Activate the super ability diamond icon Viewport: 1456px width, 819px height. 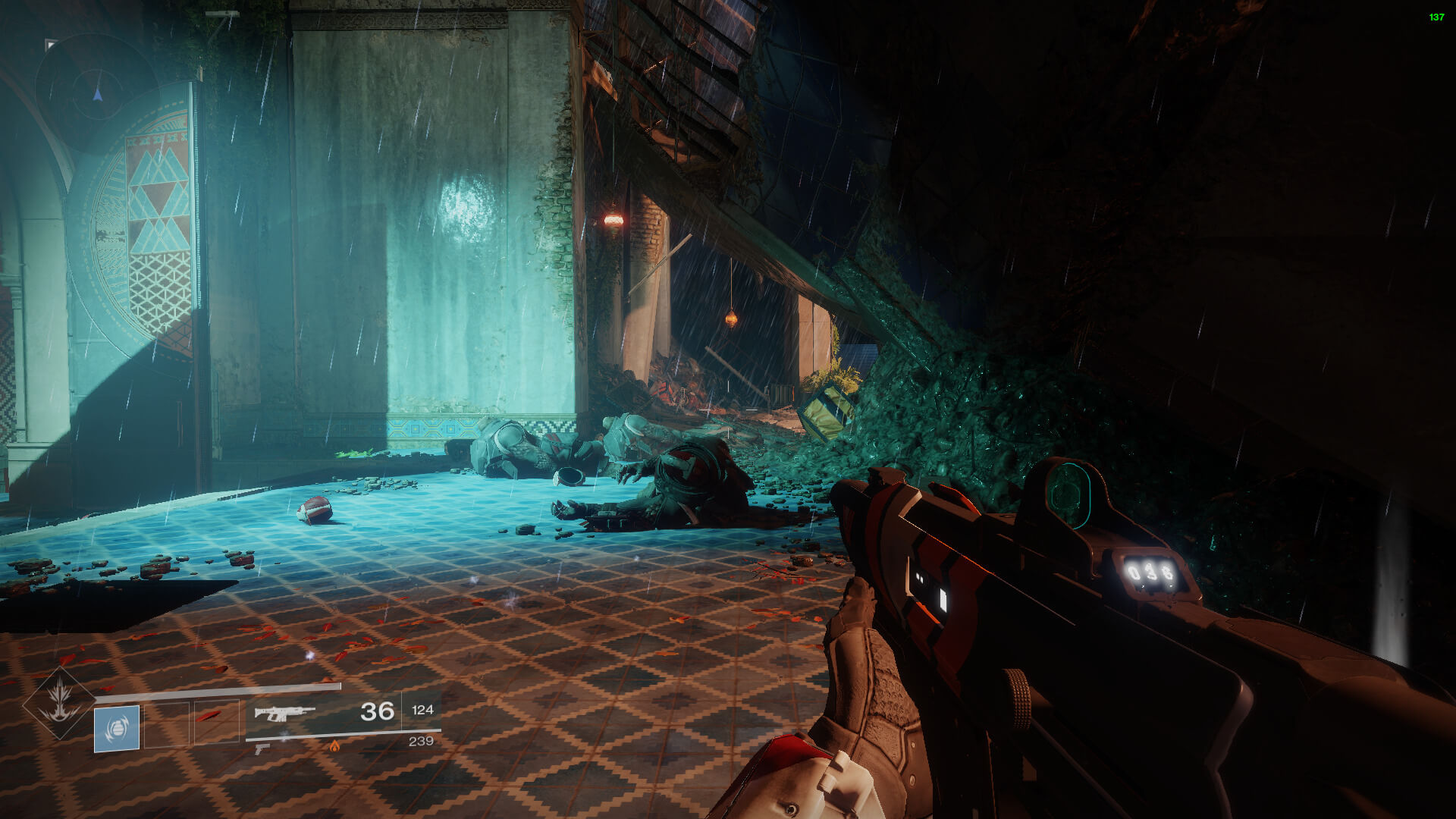pyautogui.click(x=60, y=702)
